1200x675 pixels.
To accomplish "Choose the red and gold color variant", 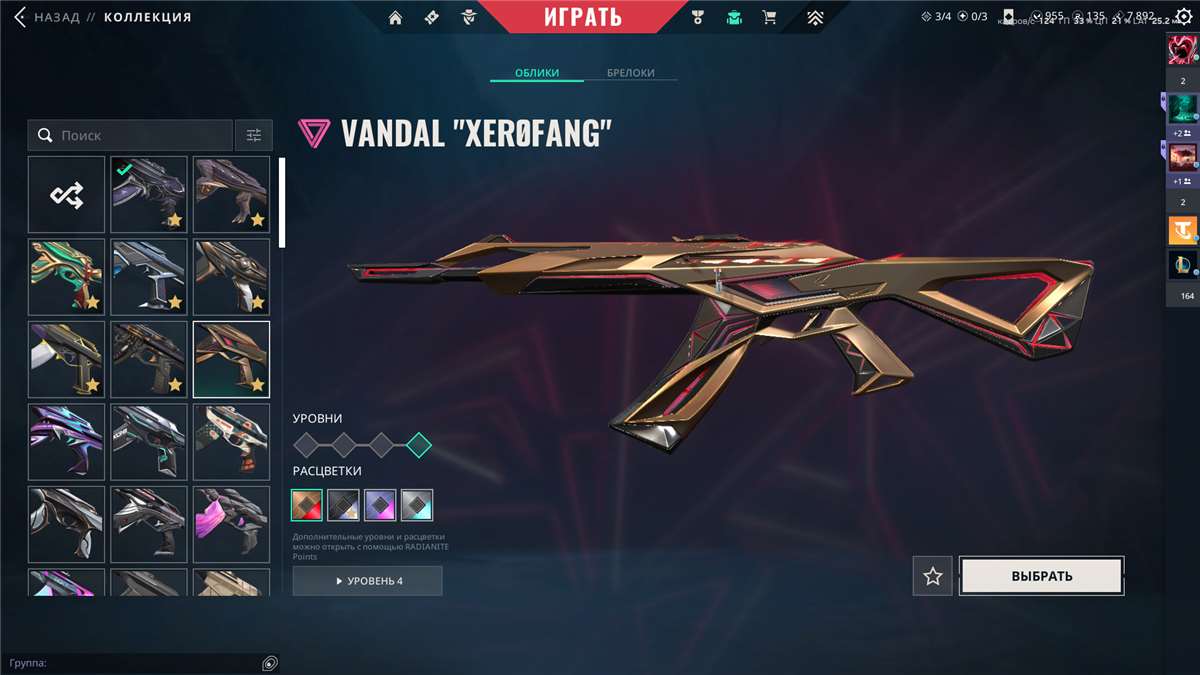I will (307, 505).
